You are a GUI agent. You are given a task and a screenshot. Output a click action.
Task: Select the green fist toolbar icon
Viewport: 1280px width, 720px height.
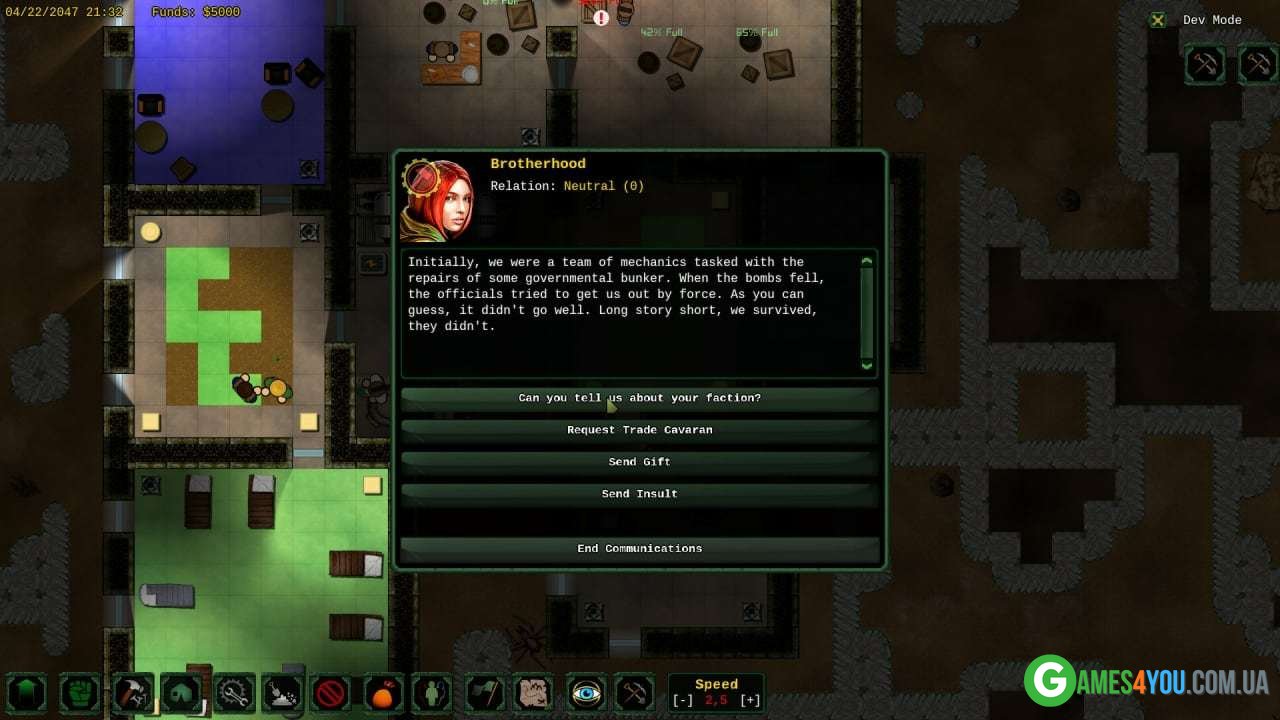[80, 692]
